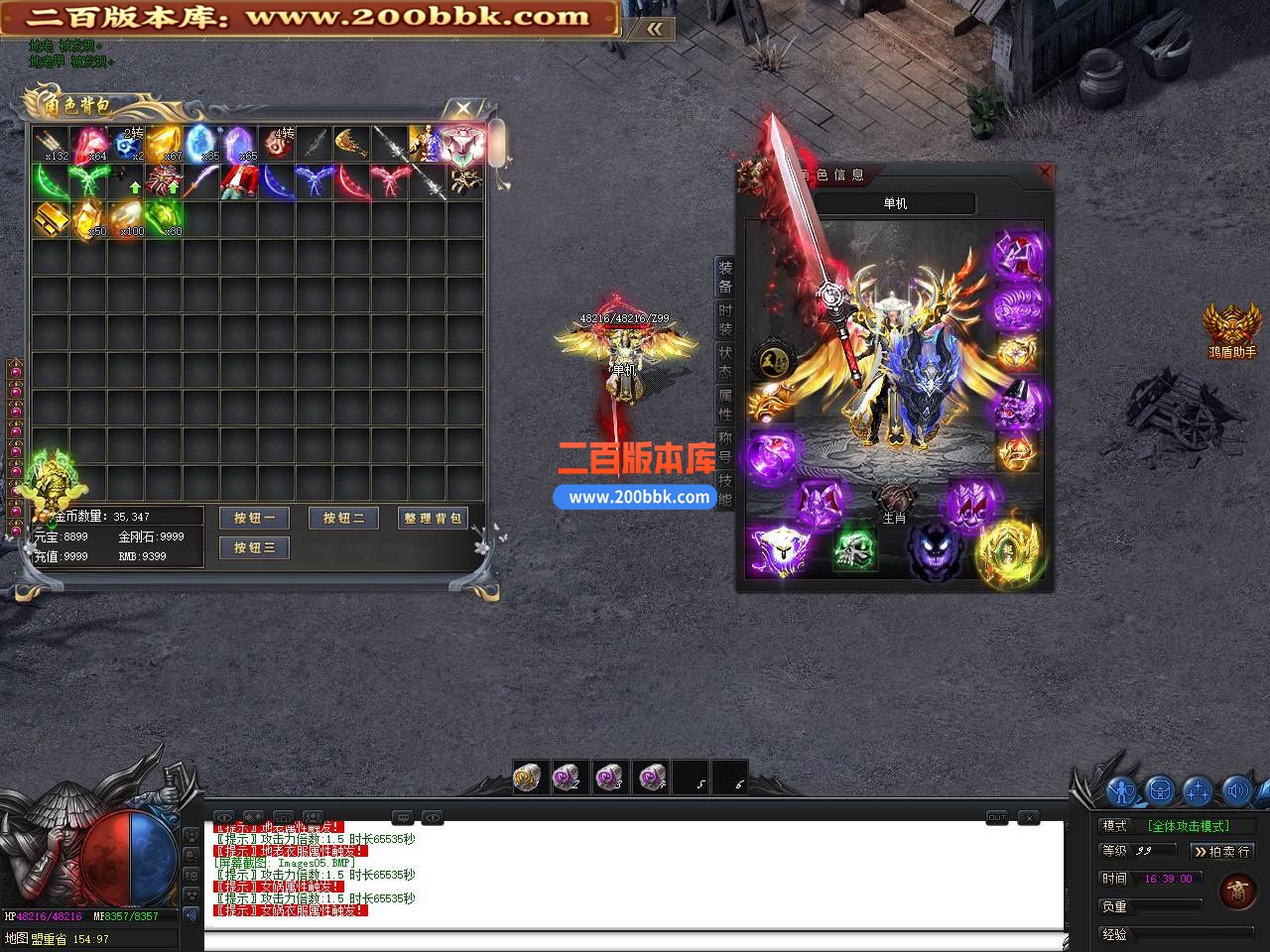The width and height of the screenshot is (1270, 952).
Task: Collapse the top banner with the arrow button
Action: point(654,30)
